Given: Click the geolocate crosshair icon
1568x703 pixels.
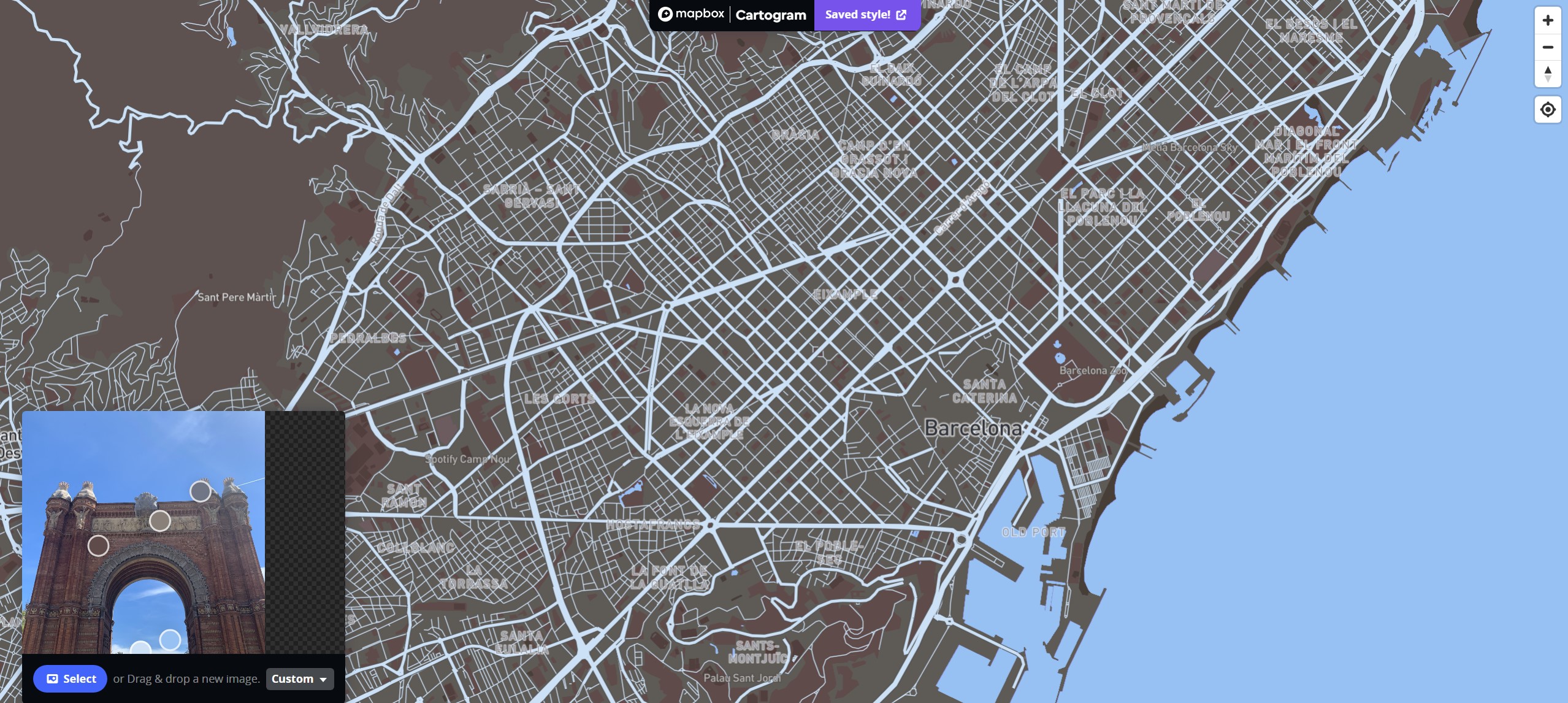Looking at the screenshot, I should tap(1548, 109).
